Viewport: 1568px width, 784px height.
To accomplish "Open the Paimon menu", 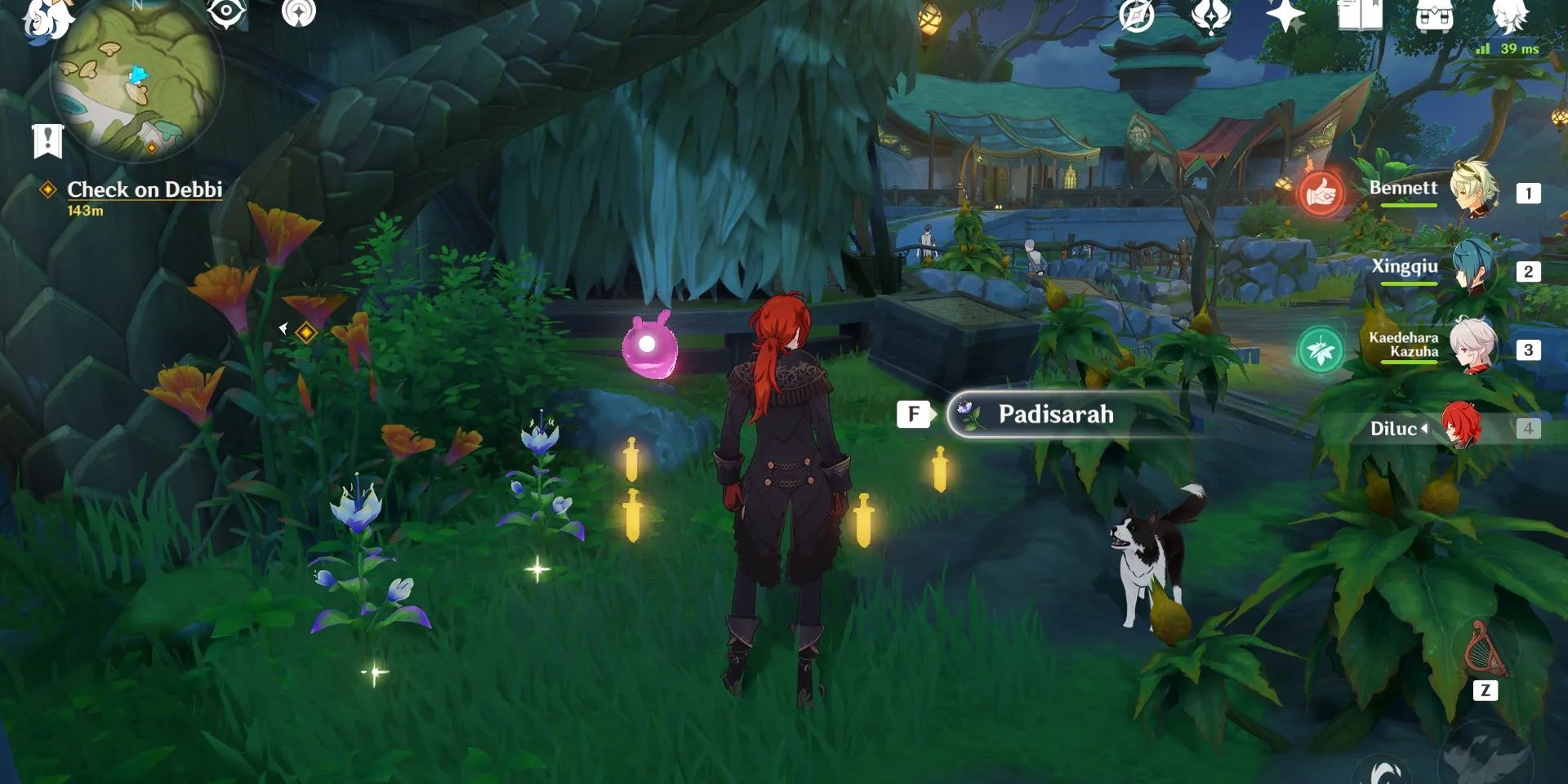I will click(x=45, y=20).
